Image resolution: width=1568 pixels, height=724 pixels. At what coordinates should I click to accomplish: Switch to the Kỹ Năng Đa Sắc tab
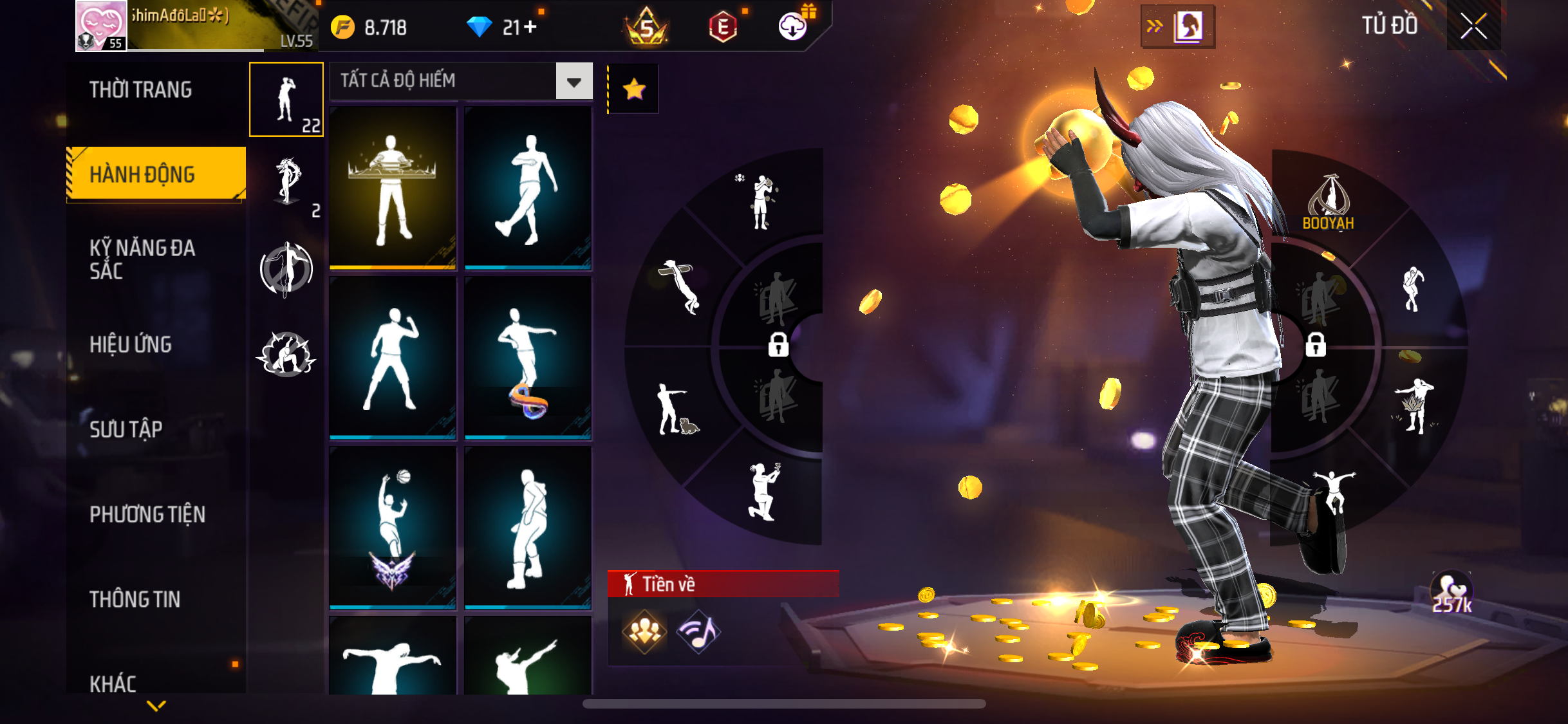click(142, 259)
